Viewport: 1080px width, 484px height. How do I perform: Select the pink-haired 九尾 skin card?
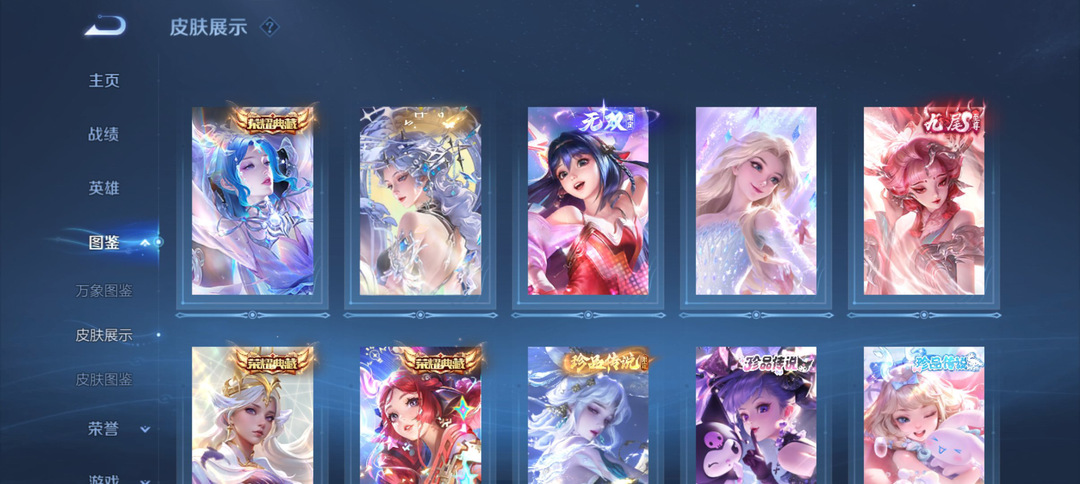924,201
